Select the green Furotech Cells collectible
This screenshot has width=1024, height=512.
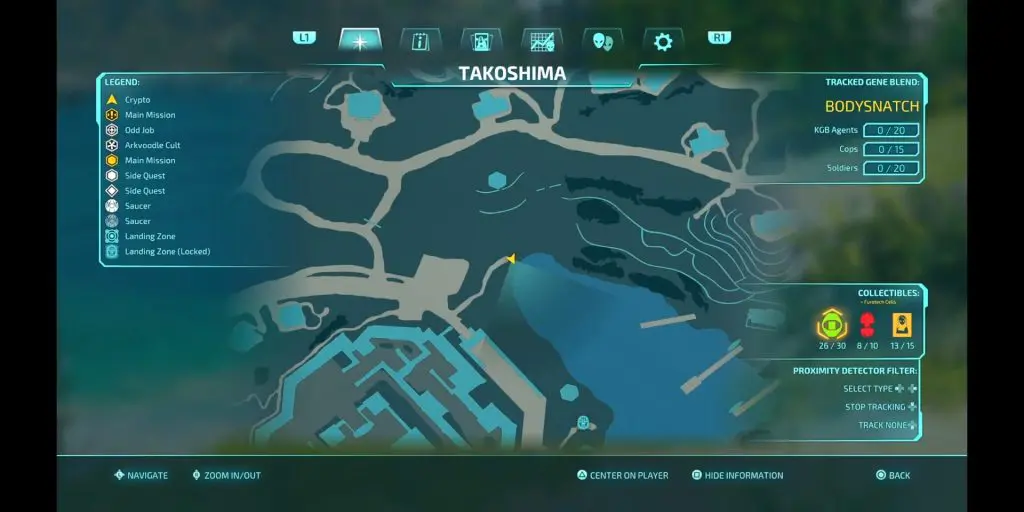(x=832, y=324)
